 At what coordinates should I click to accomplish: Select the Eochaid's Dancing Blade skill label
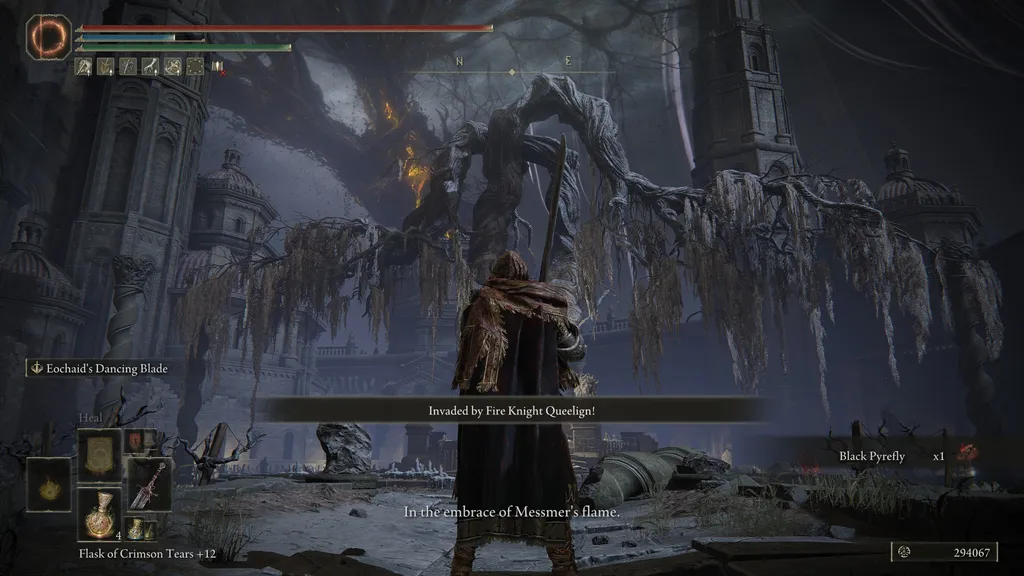point(98,369)
